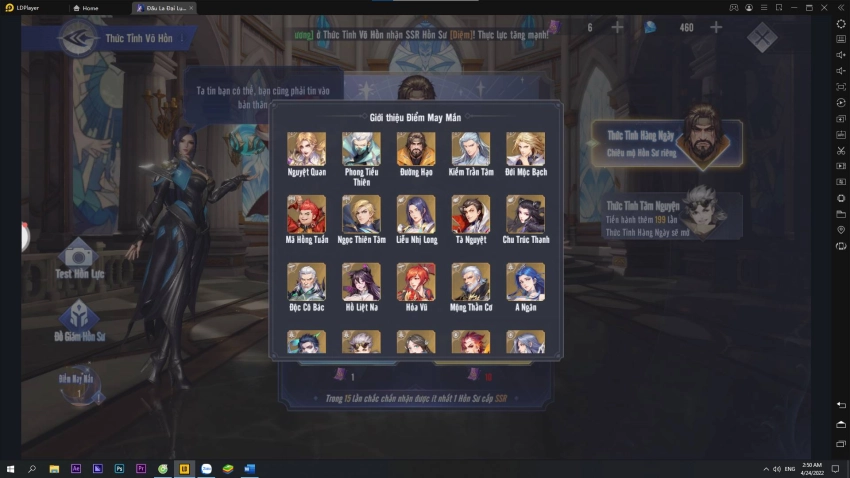This screenshot has height=478, width=850.
Task: Select the Mộng Thần Cơ portrait
Action: tap(470, 282)
